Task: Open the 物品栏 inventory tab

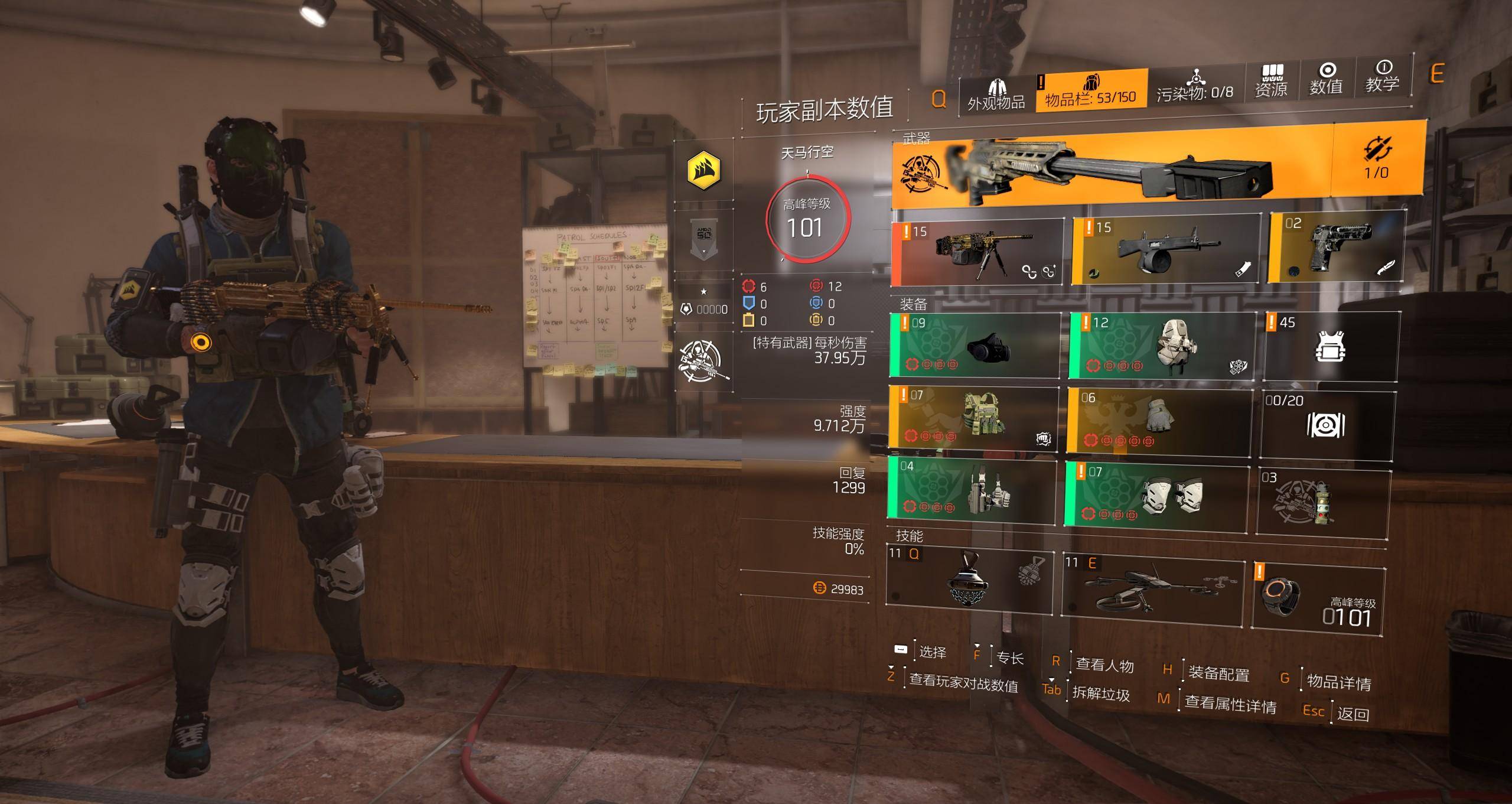Action: coord(1091,92)
